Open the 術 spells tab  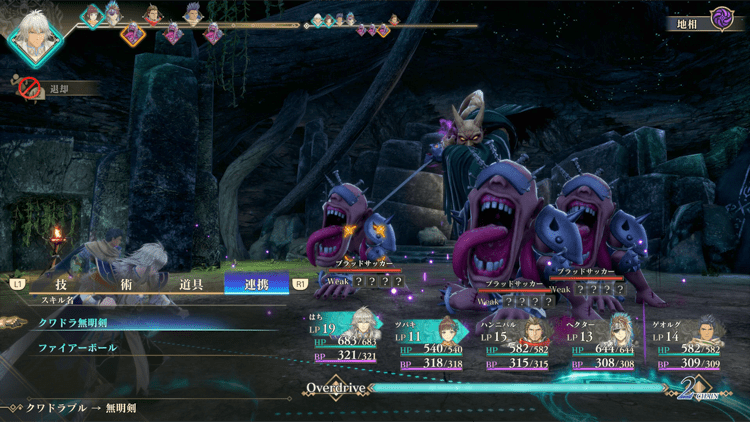(126, 284)
